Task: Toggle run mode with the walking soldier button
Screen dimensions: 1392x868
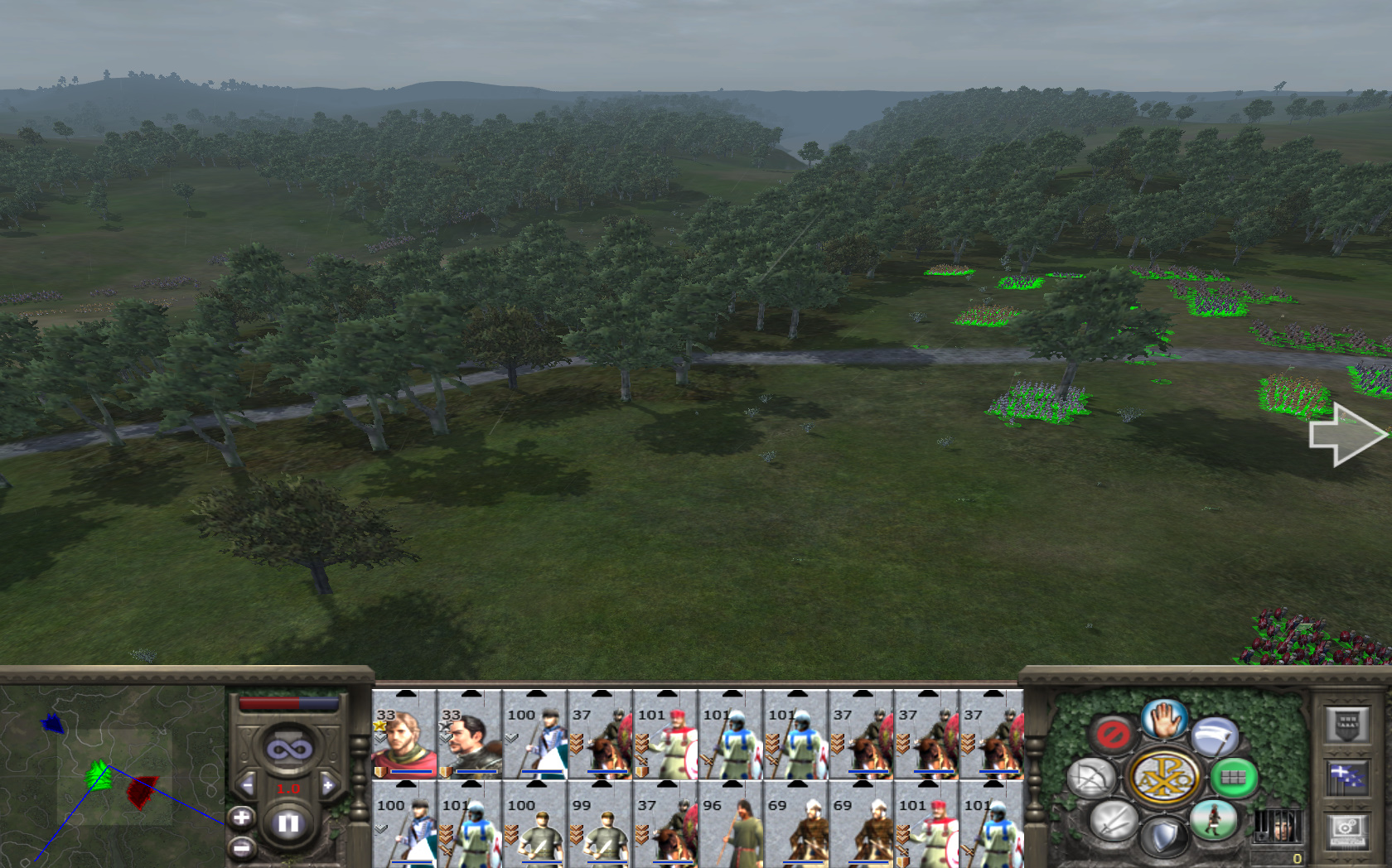Action: click(x=1213, y=820)
